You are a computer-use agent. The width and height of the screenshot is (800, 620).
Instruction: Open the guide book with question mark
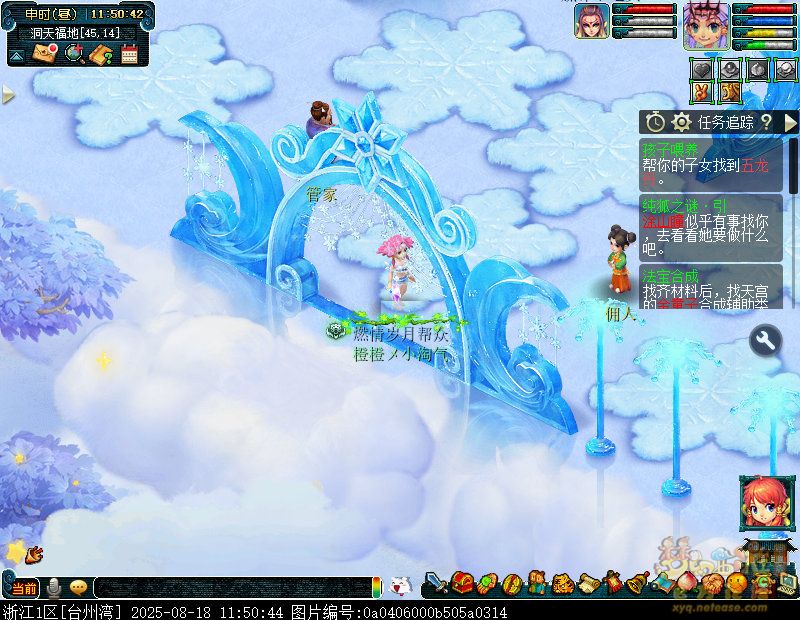[x=100, y=54]
